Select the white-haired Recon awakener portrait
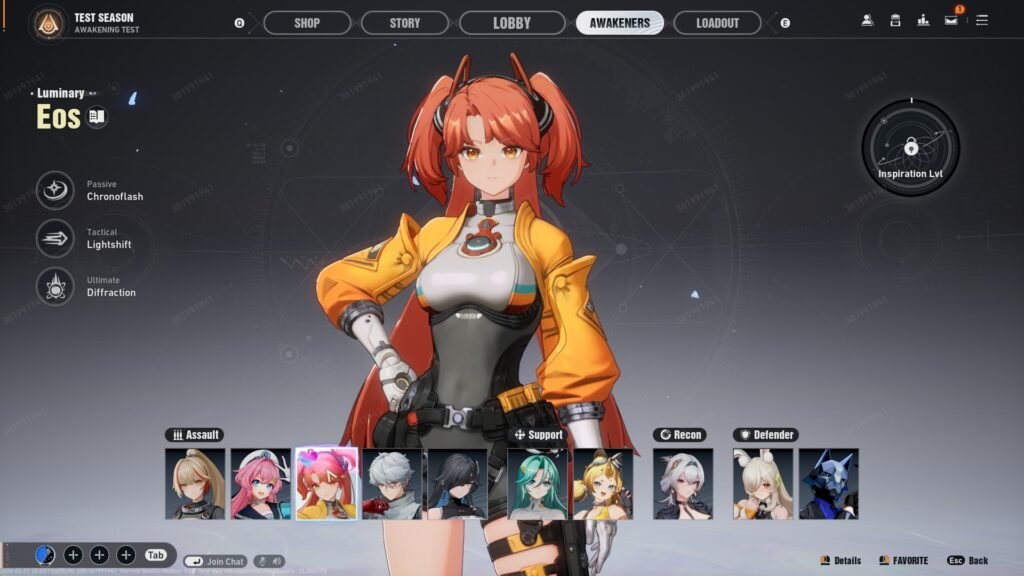The image size is (1024, 576). (x=683, y=483)
